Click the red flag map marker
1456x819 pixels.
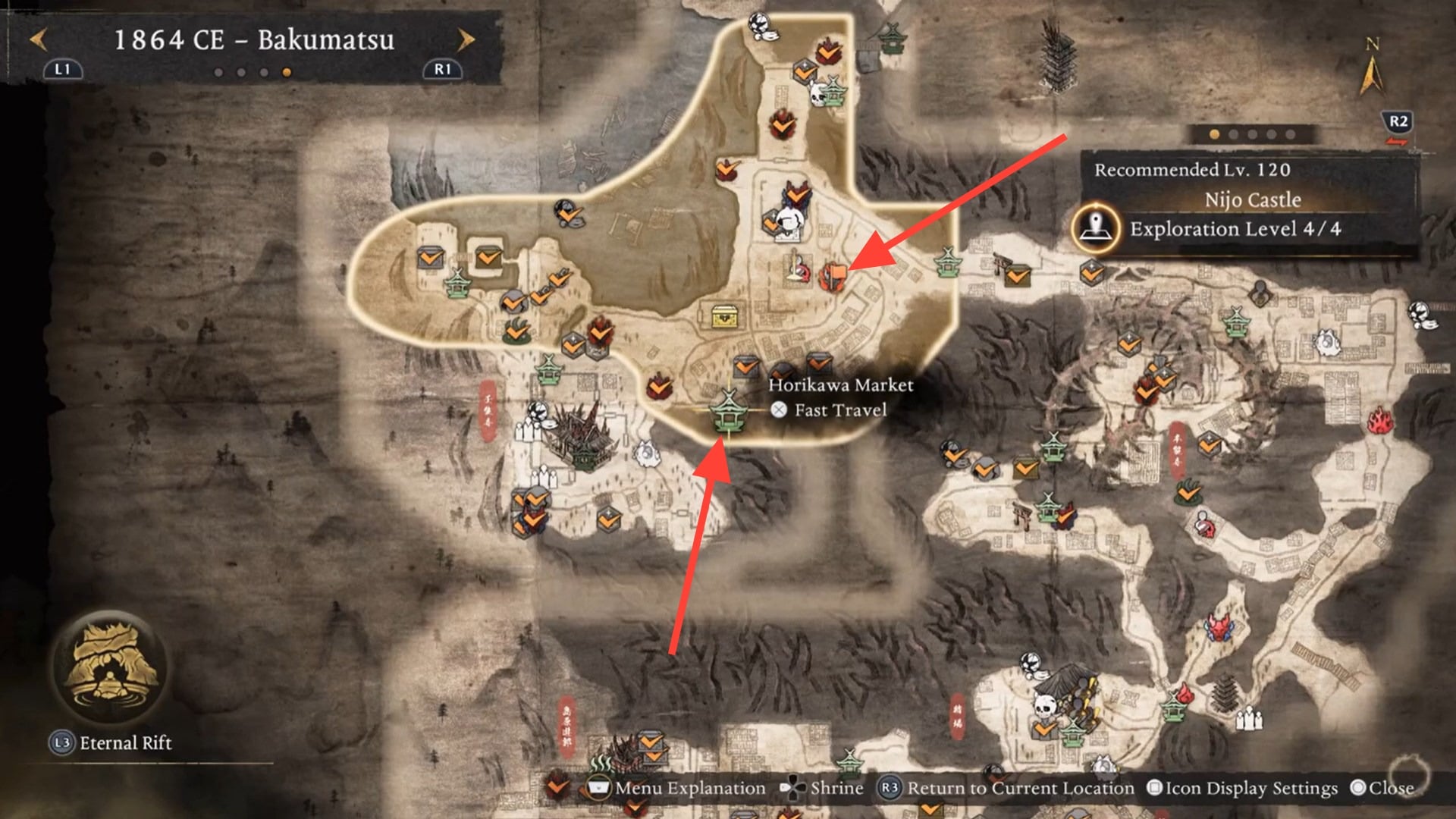[833, 274]
